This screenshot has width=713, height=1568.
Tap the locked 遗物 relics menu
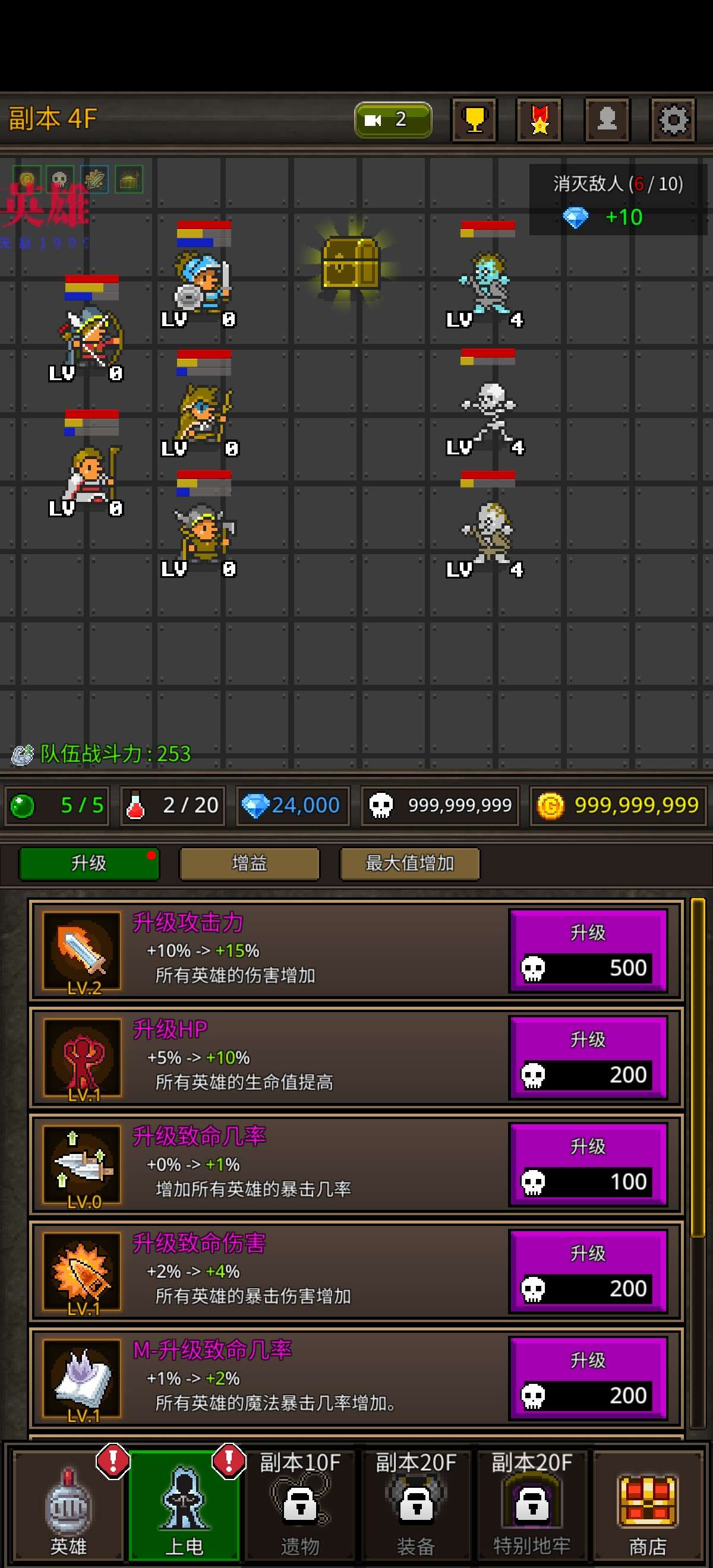click(299, 1504)
